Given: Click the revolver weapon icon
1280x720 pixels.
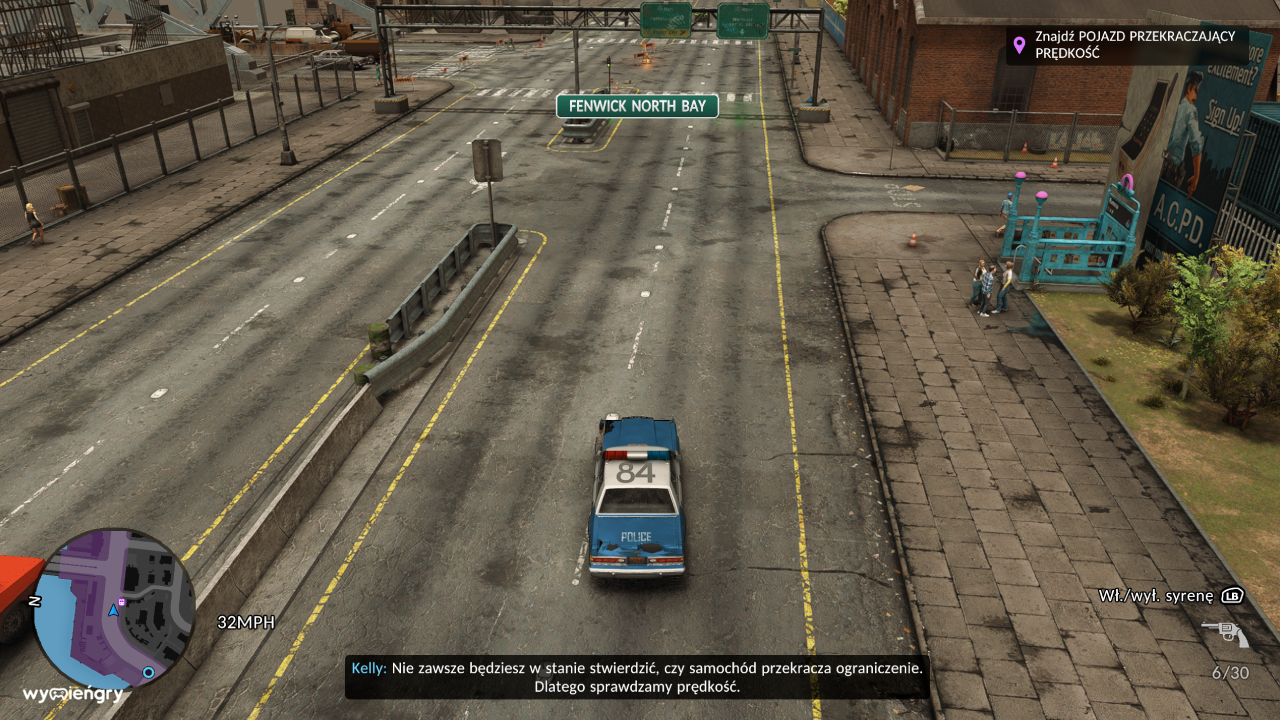Looking at the screenshot, I should [x=1227, y=631].
